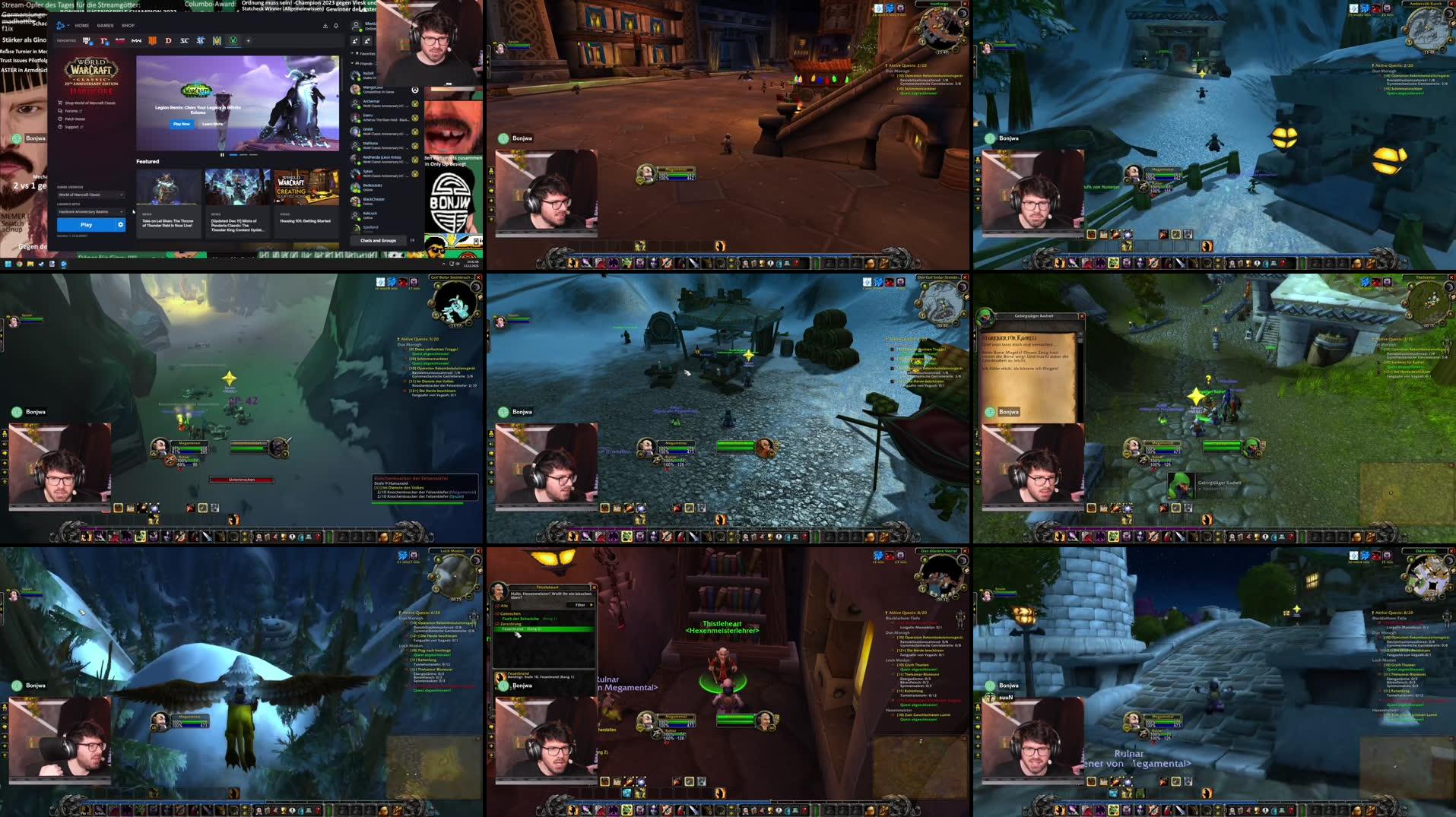1456x817 pixels.
Task: Open the World of Warcraft Classic icon in favorites bar
Action: 232,41
